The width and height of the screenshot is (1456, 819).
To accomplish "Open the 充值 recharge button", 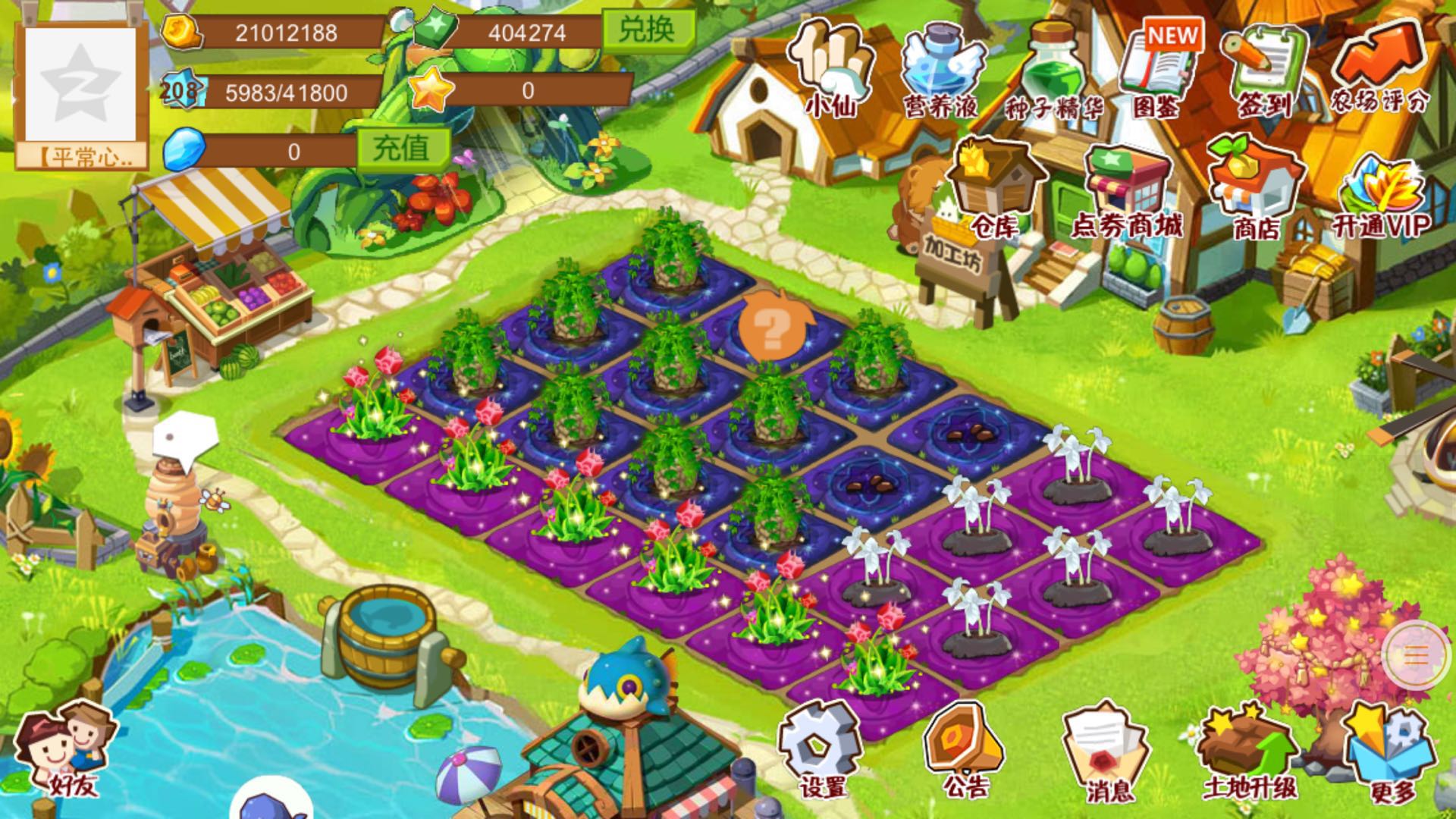I will click(402, 149).
